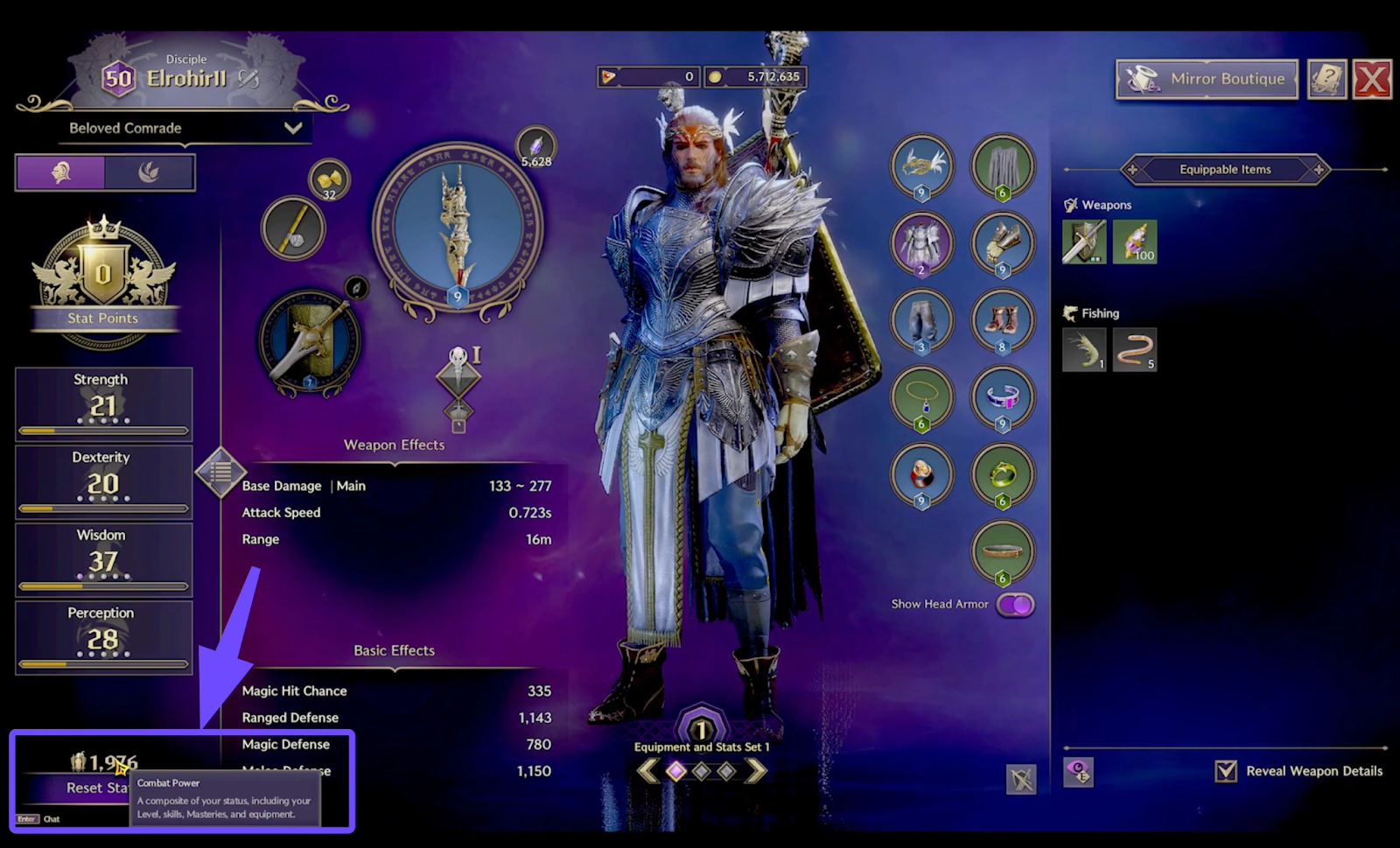Viewport: 1400px width, 848px height.
Task: Click the chest armor equipment slot
Action: (921, 242)
